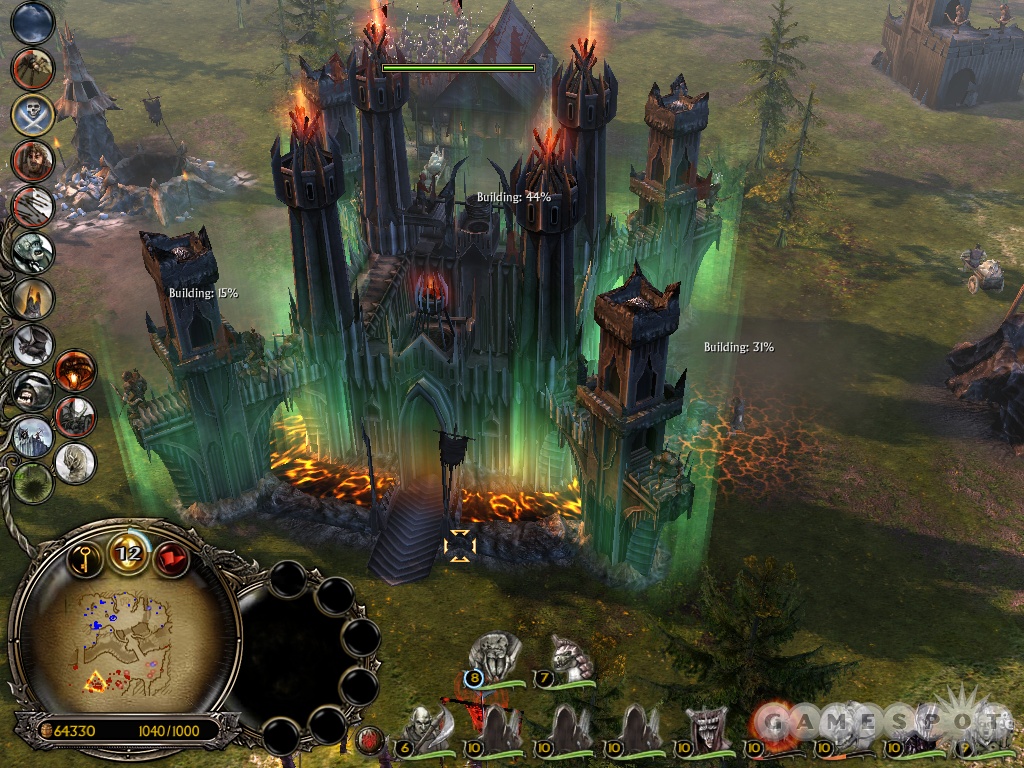Click the red flag beacon button
The width and height of the screenshot is (1024, 768).
click(x=170, y=558)
